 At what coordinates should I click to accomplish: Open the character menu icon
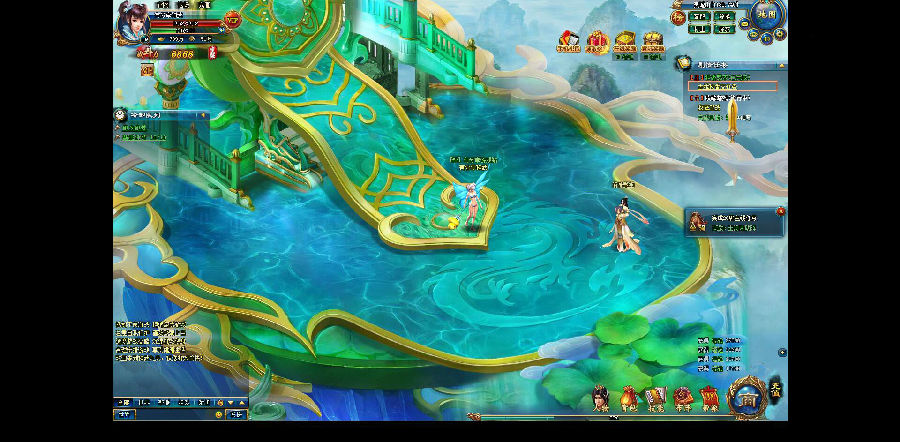(601, 398)
